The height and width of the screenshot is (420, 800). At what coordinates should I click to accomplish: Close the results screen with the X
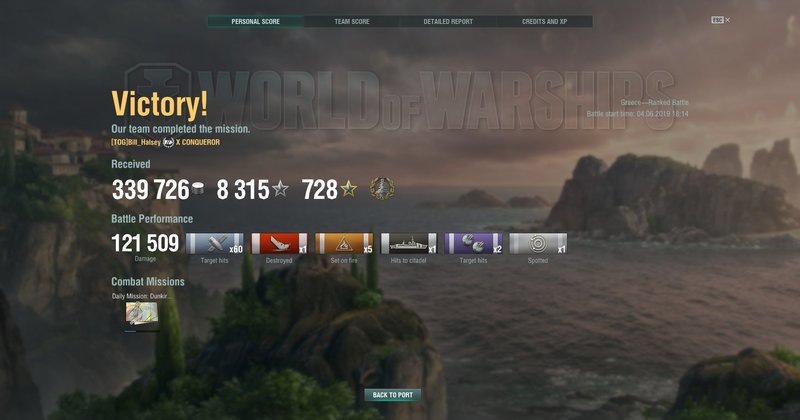(728, 20)
